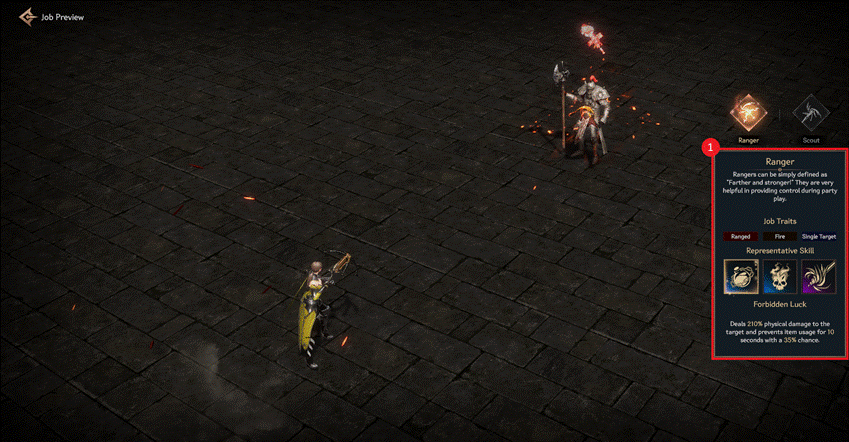This screenshot has height=442, width=849.
Task: Choose the flaming skull representative skill
Action: point(780,275)
